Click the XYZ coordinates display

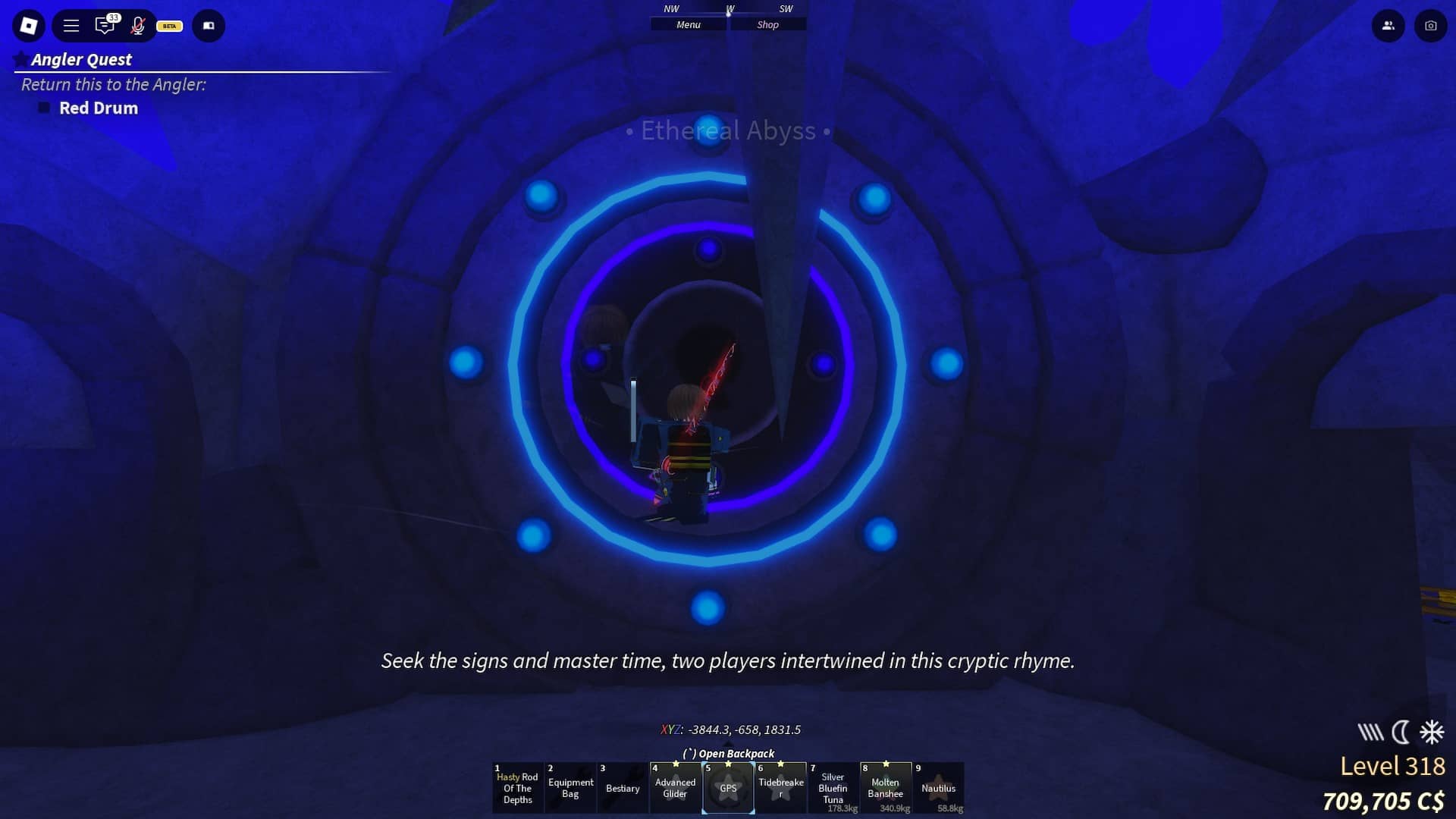click(730, 730)
